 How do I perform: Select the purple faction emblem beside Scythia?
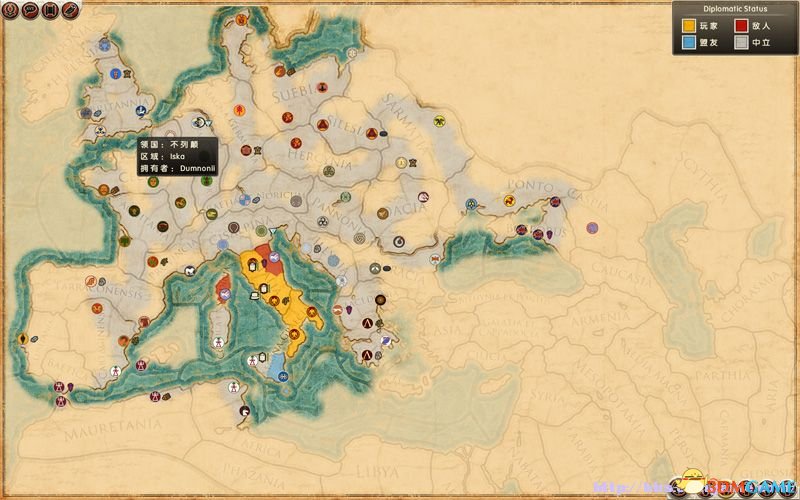tap(592, 228)
